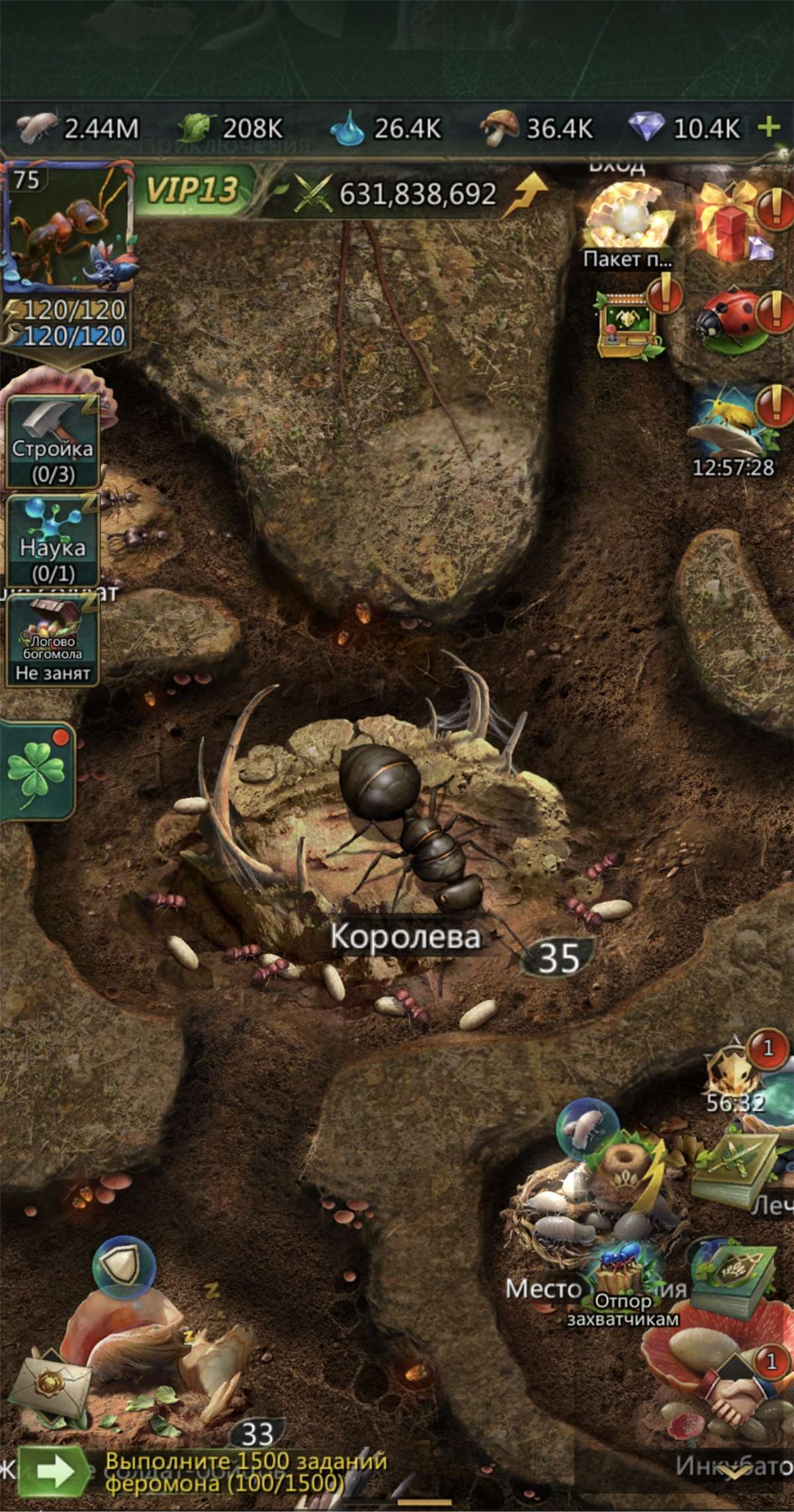
Task: Open the green arcade machine event
Action: point(627,324)
